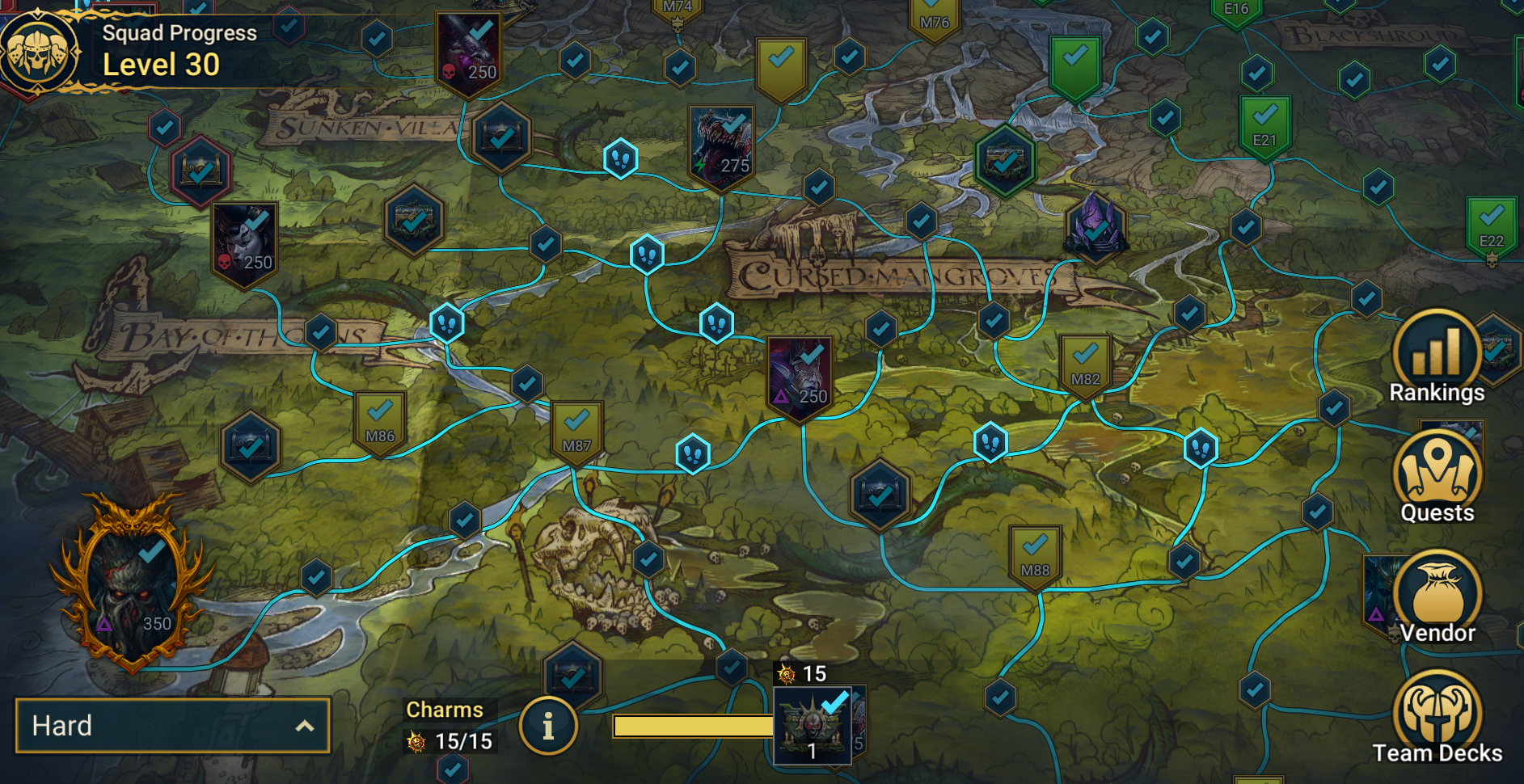Show Charms info with the i button
This screenshot has width=1524, height=784.
pos(548,726)
